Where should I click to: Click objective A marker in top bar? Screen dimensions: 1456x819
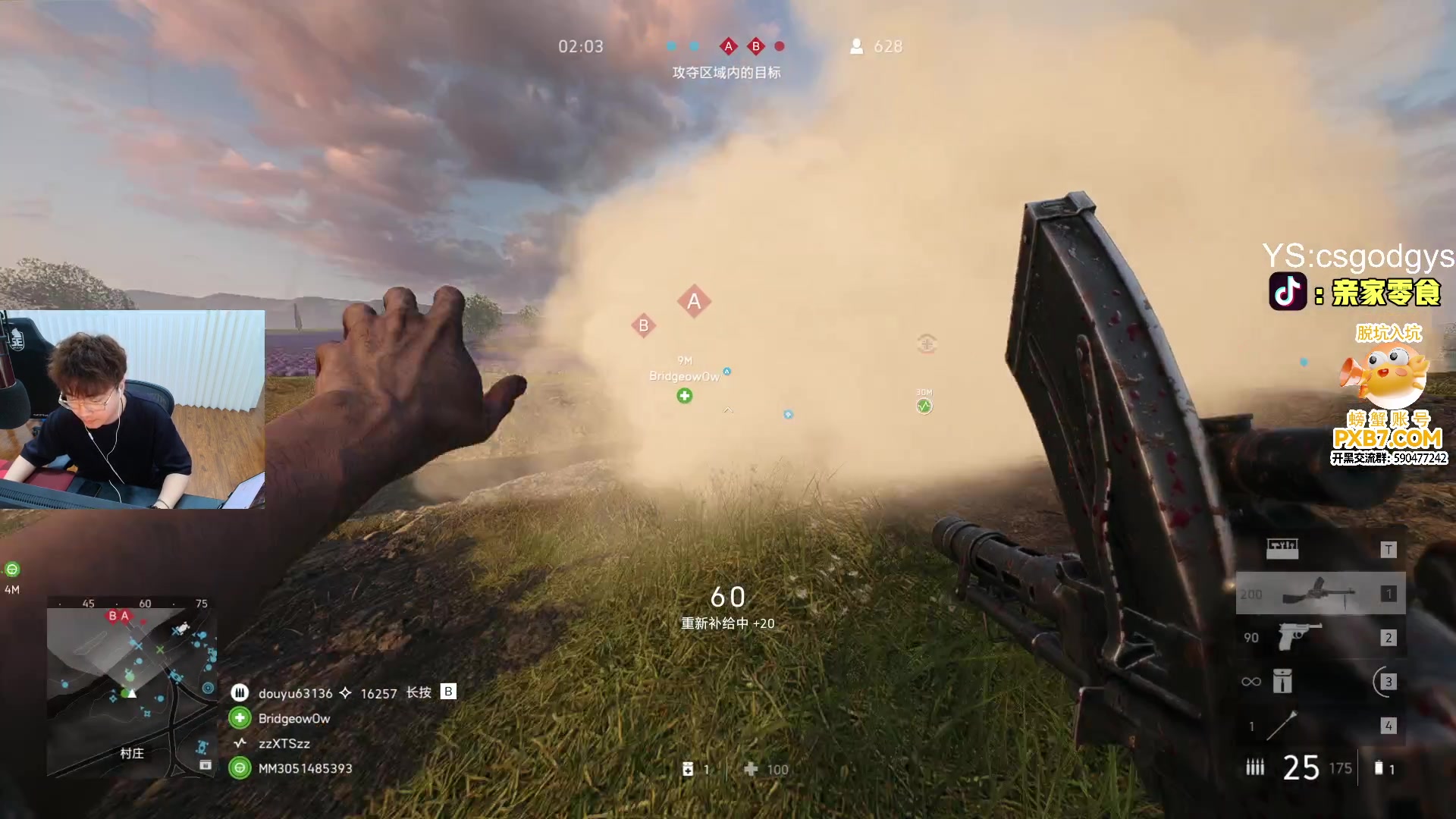click(x=728, y=46)
